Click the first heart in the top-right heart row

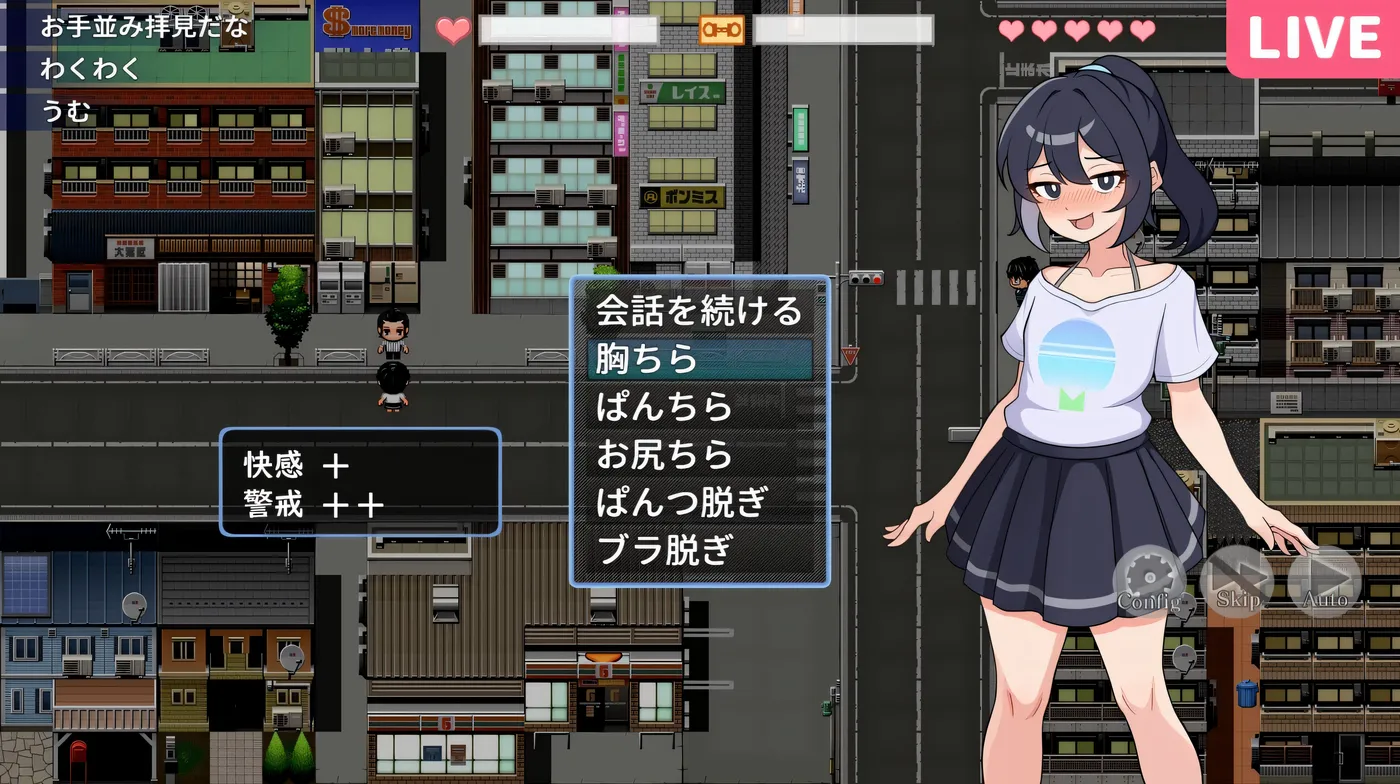click(x=1010, y=28)
